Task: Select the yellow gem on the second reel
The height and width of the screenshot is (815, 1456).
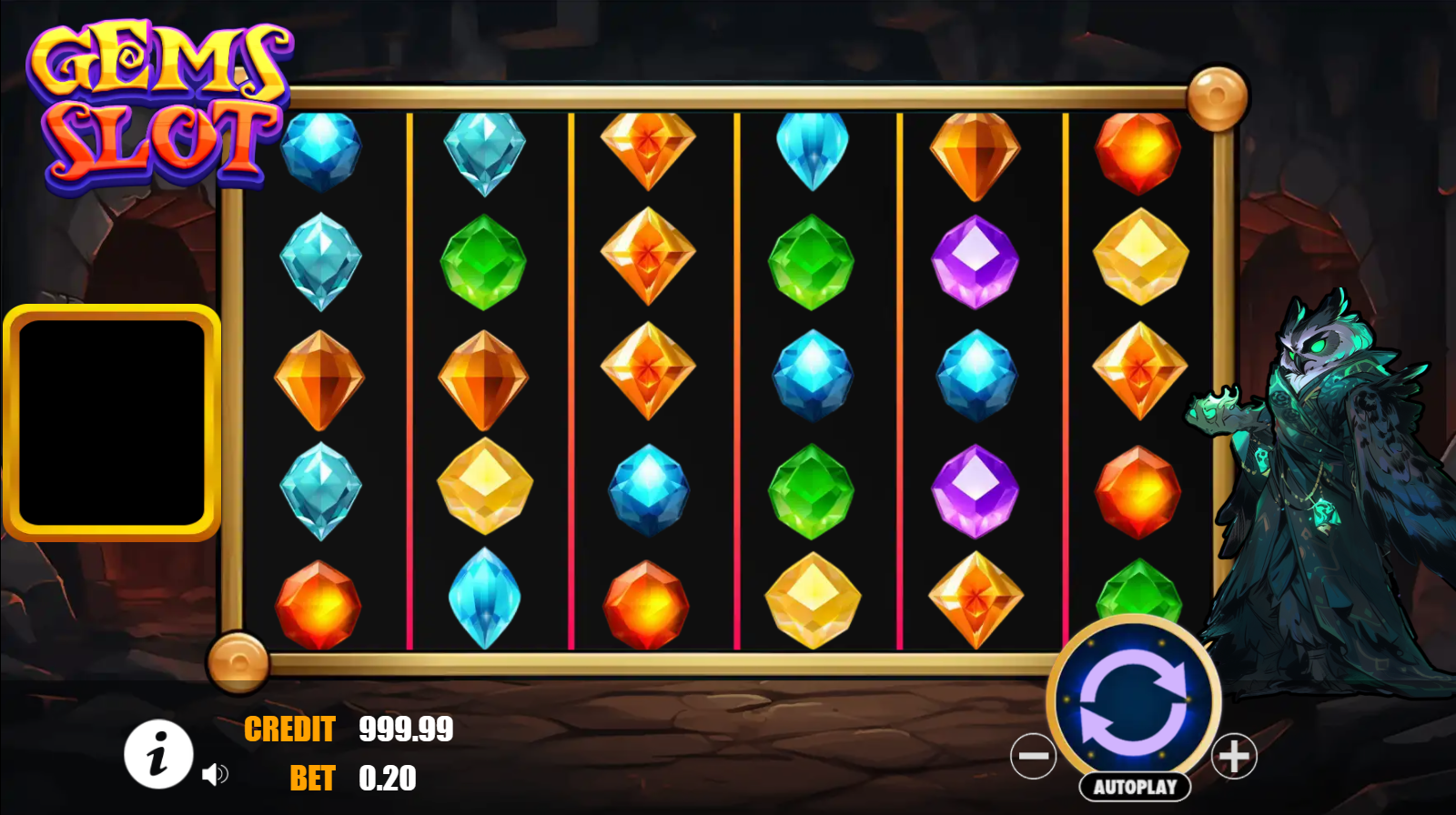Action: pyautogui.click(x=485, y=487)
